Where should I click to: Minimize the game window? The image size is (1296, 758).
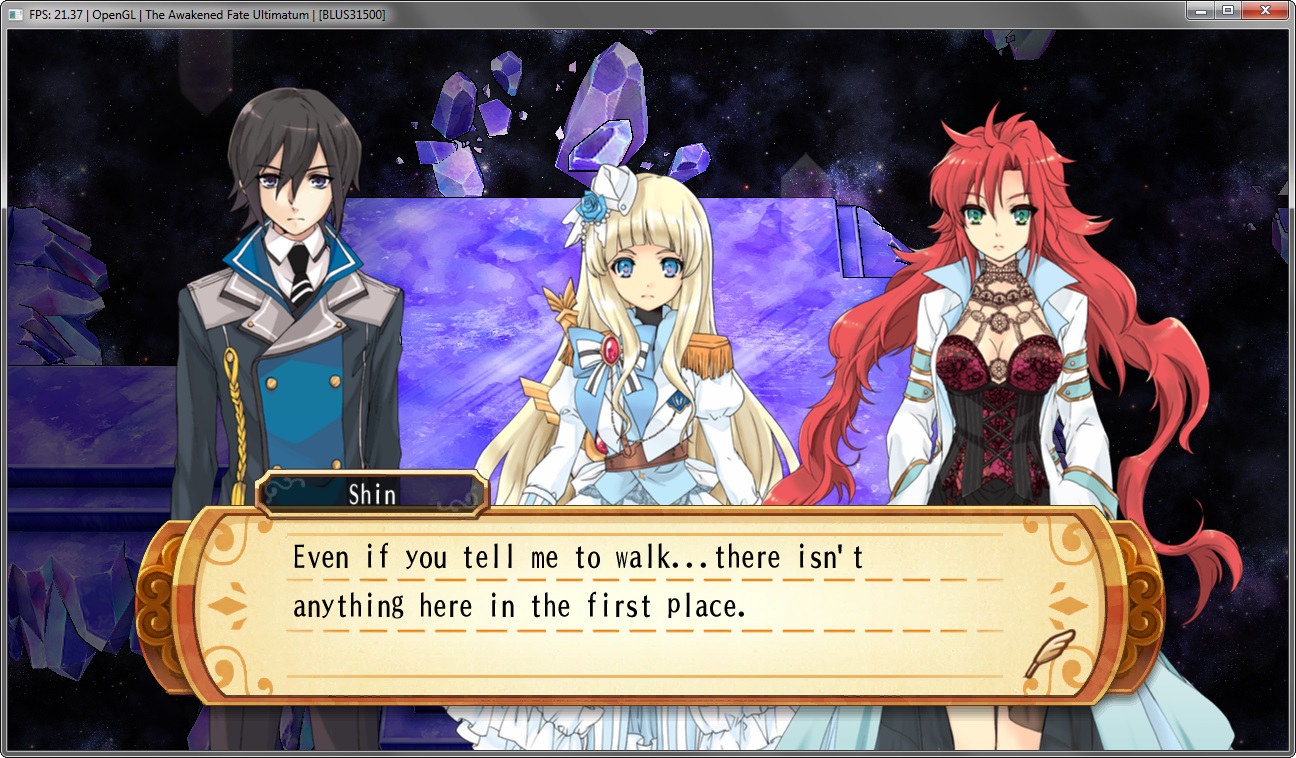point(1199,11)
